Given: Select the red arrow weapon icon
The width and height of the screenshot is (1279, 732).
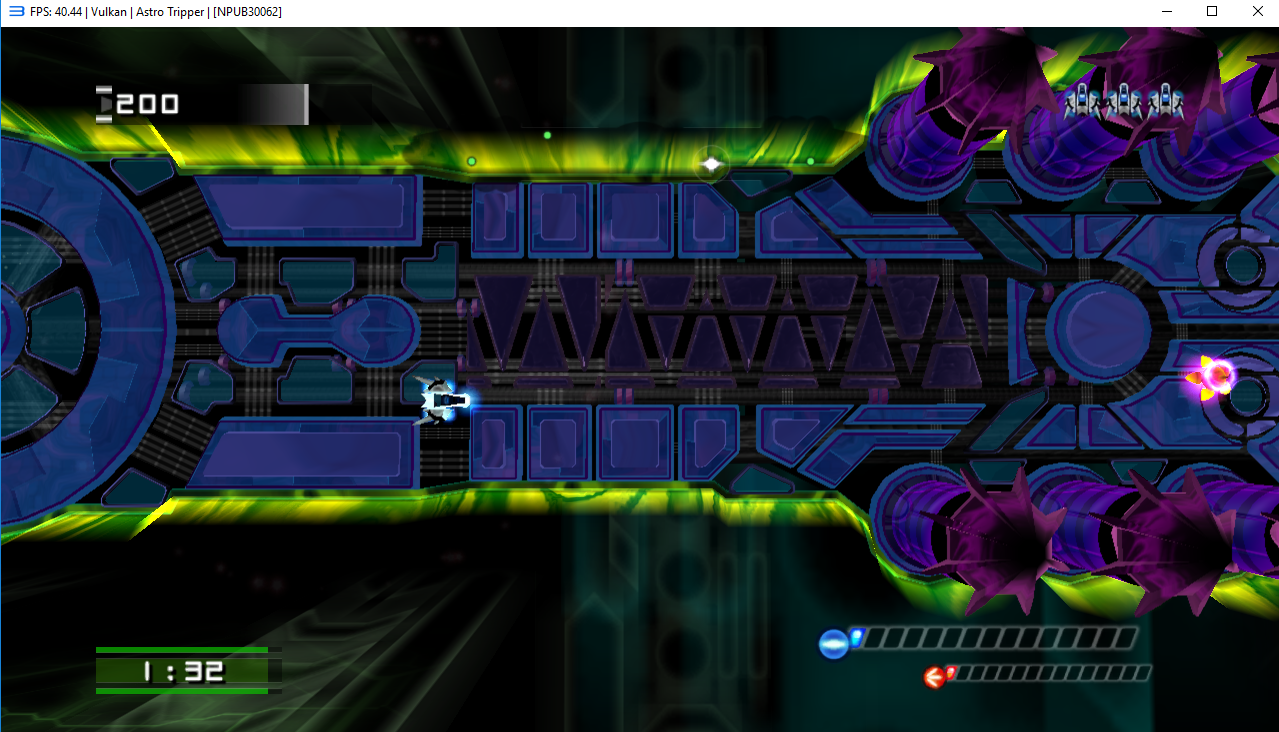Looking at the screenshot, I should [x=935, y=678].
